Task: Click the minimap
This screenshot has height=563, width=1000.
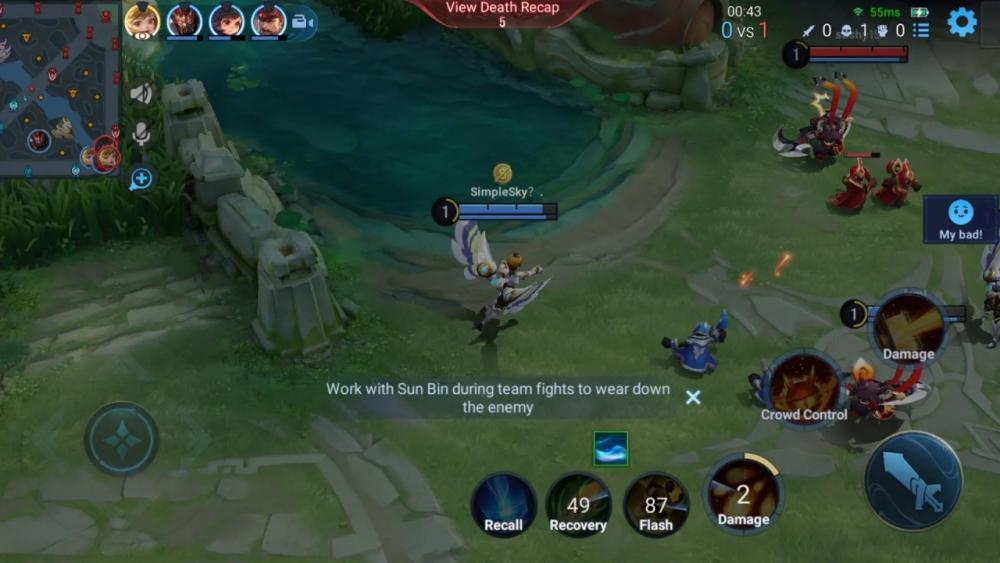Action: (60, 88)
